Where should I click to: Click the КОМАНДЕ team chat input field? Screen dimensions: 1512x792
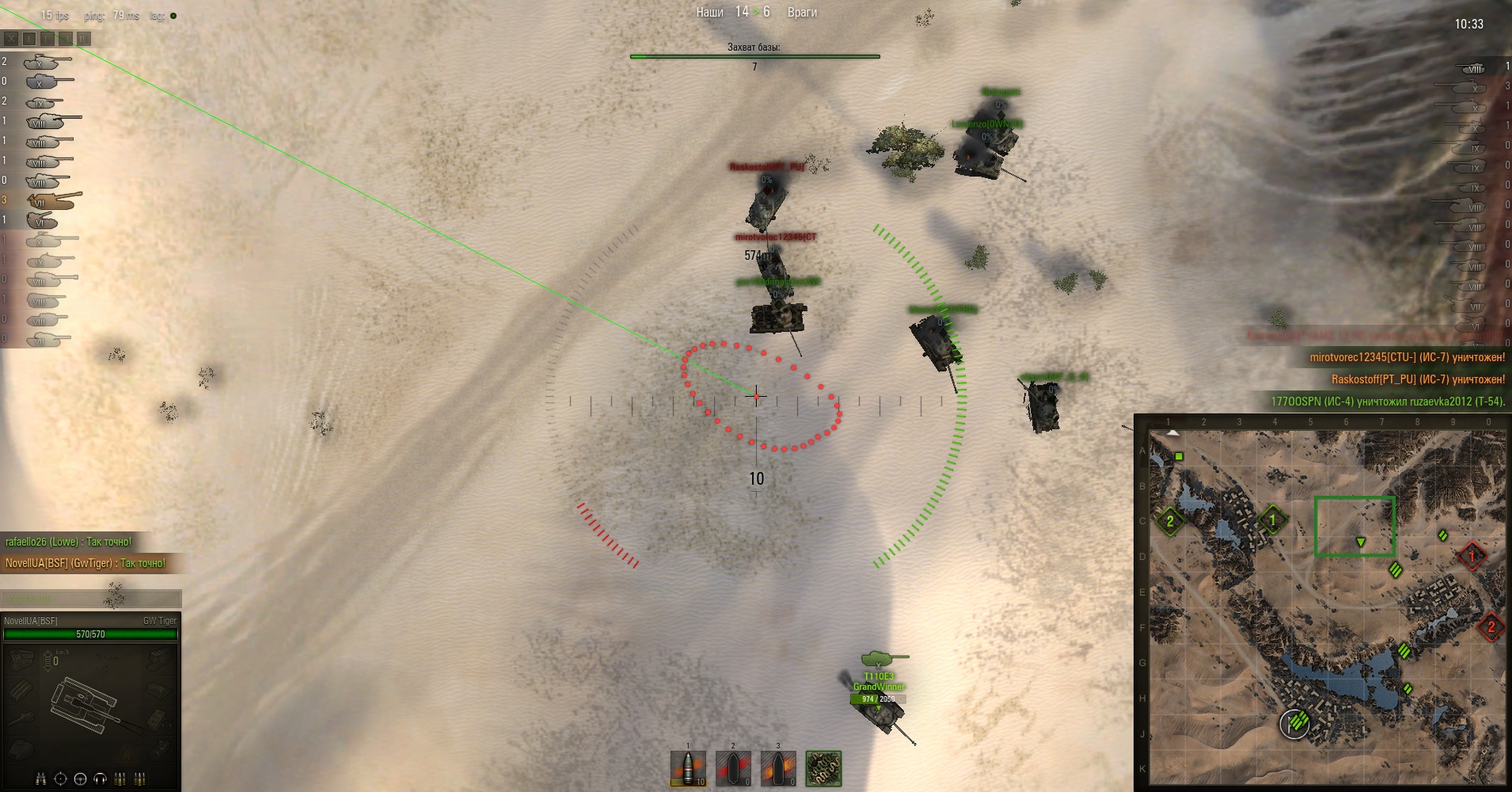(91, 599)
